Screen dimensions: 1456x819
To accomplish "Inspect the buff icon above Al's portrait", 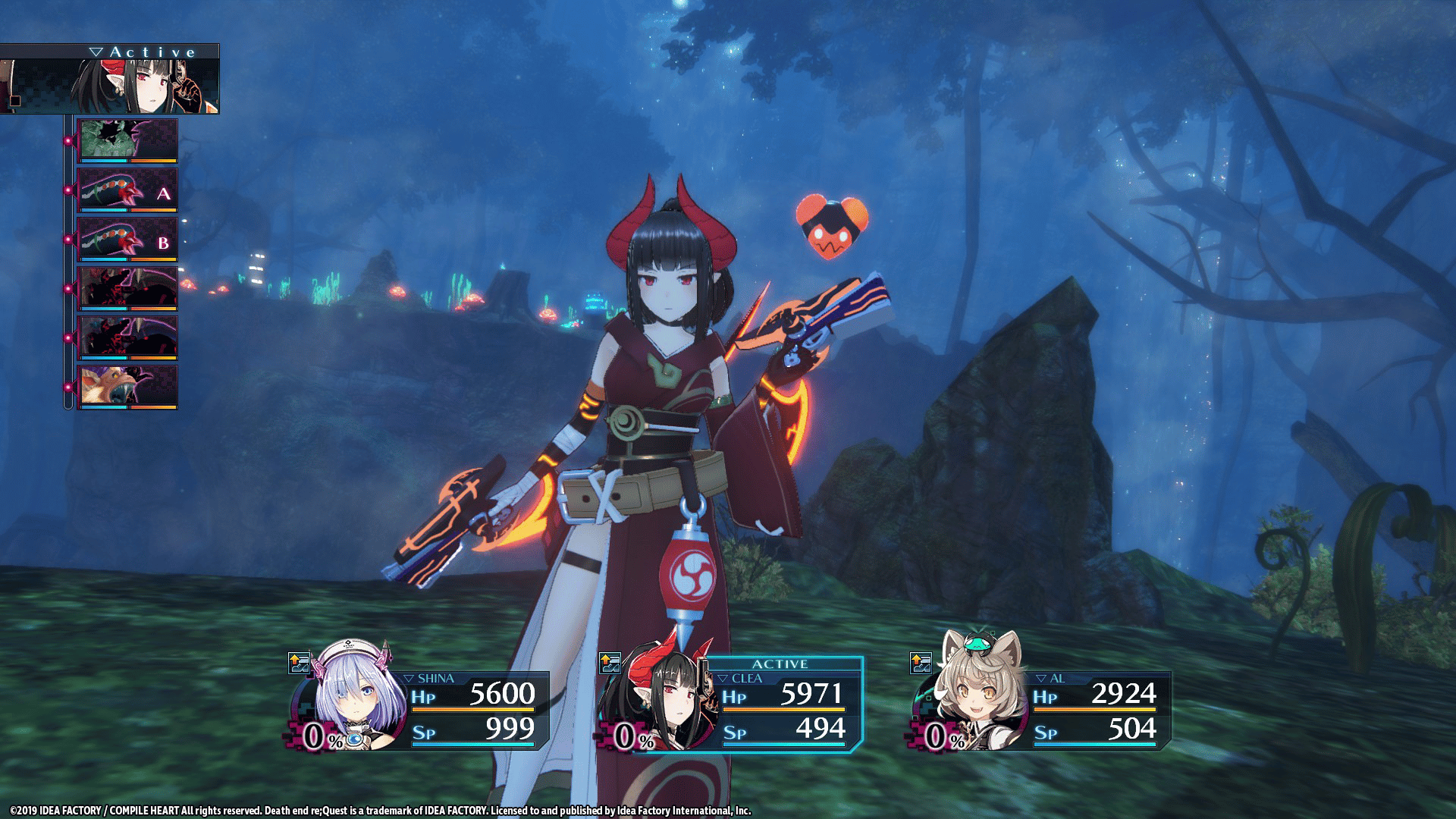I will [921, 664].
